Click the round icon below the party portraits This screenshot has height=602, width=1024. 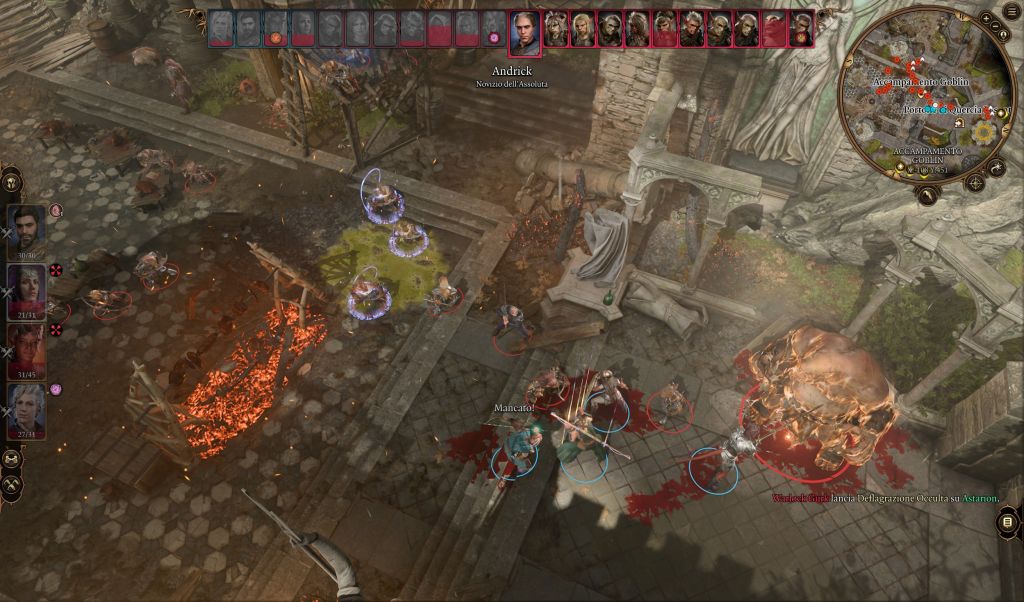click(12, 459)
